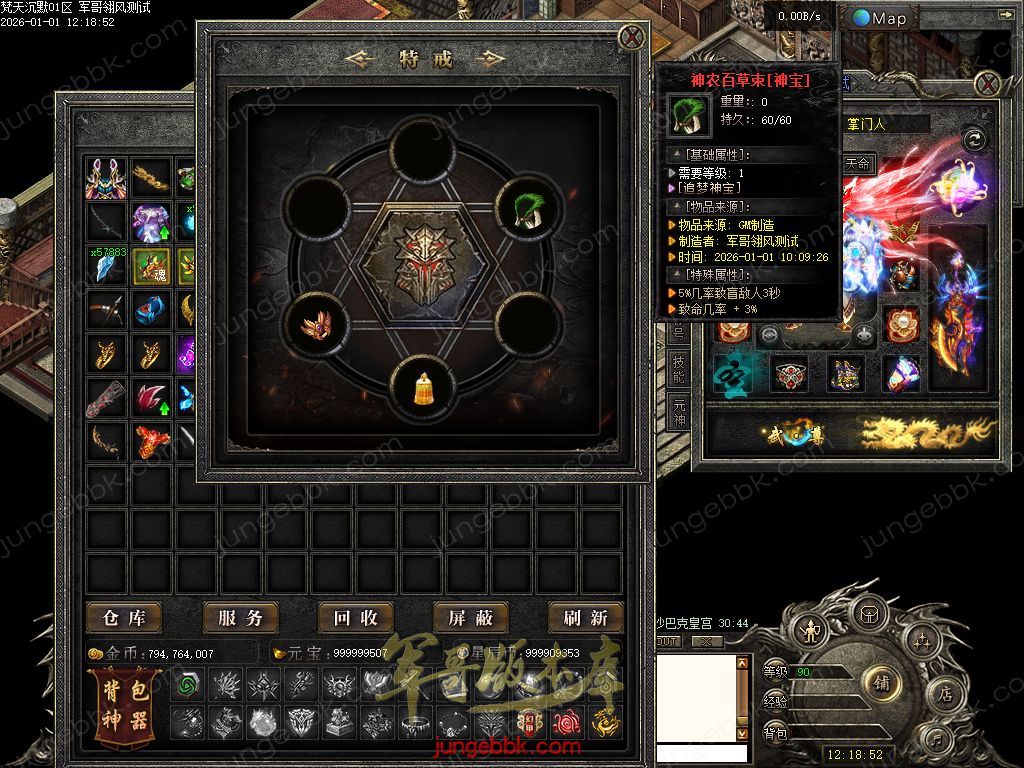Toggle the music note sound button
The height and width of the screenshot is (768, 1024).
click(x=937, y=740)
